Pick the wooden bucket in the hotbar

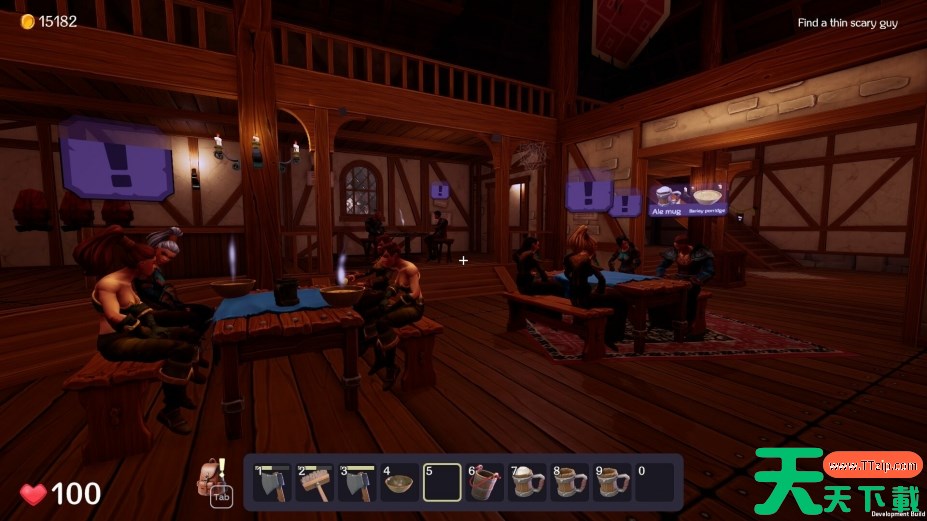tap(485, 483)
